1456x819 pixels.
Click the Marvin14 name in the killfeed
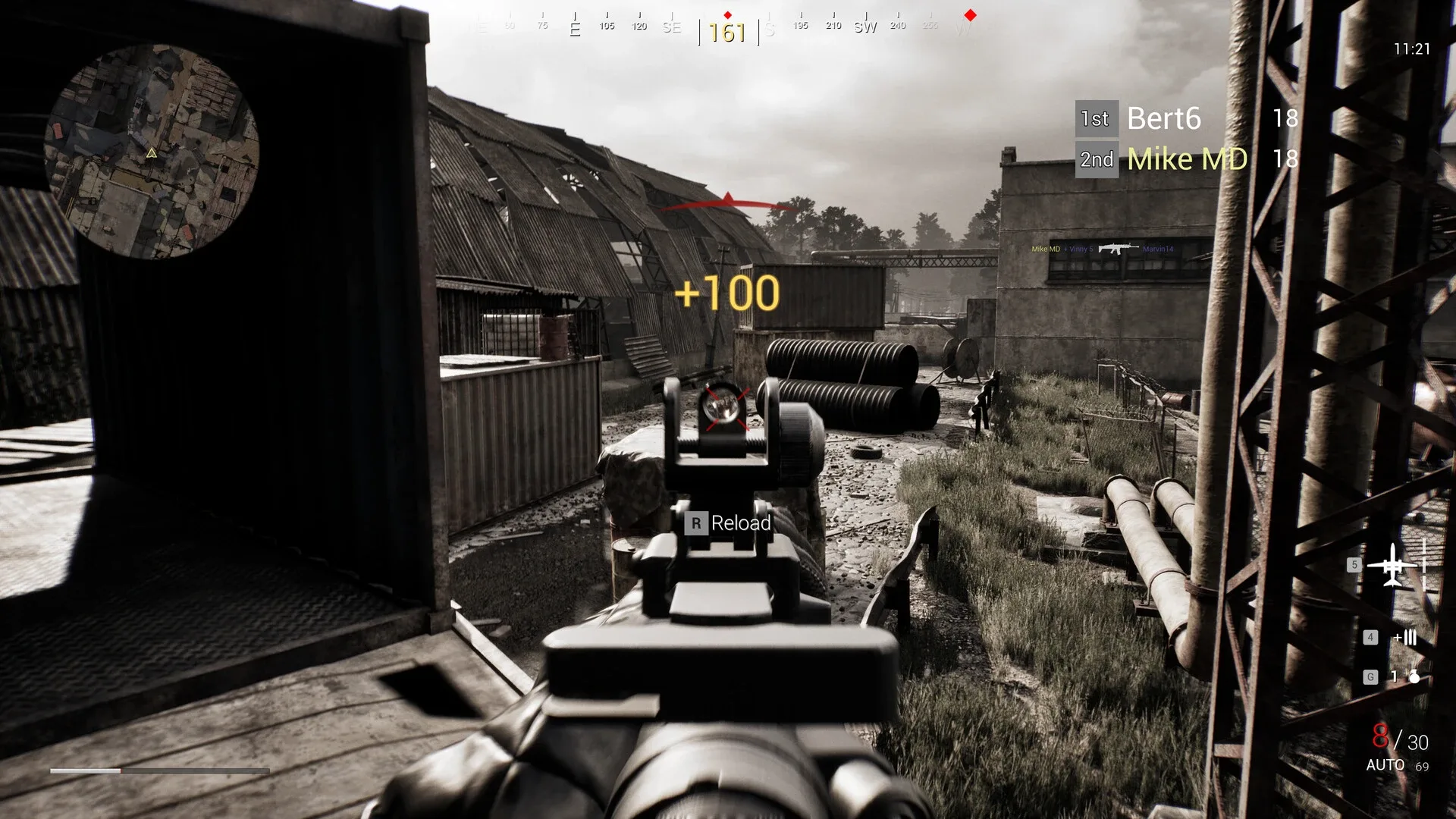(x=1159, y=248)
